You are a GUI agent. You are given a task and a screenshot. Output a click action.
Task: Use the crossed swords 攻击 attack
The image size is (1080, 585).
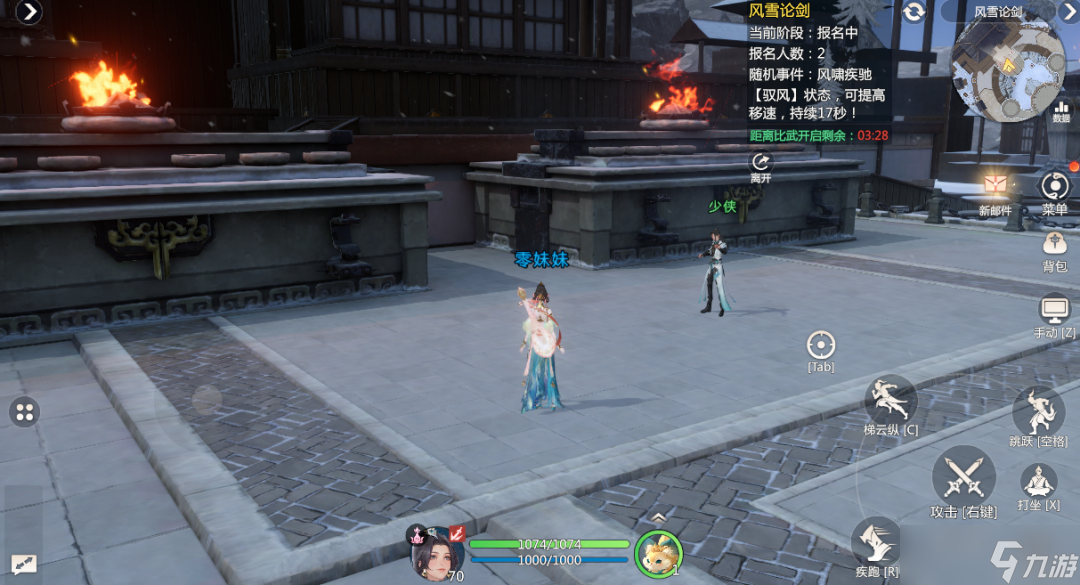click(x=963, y=475)
